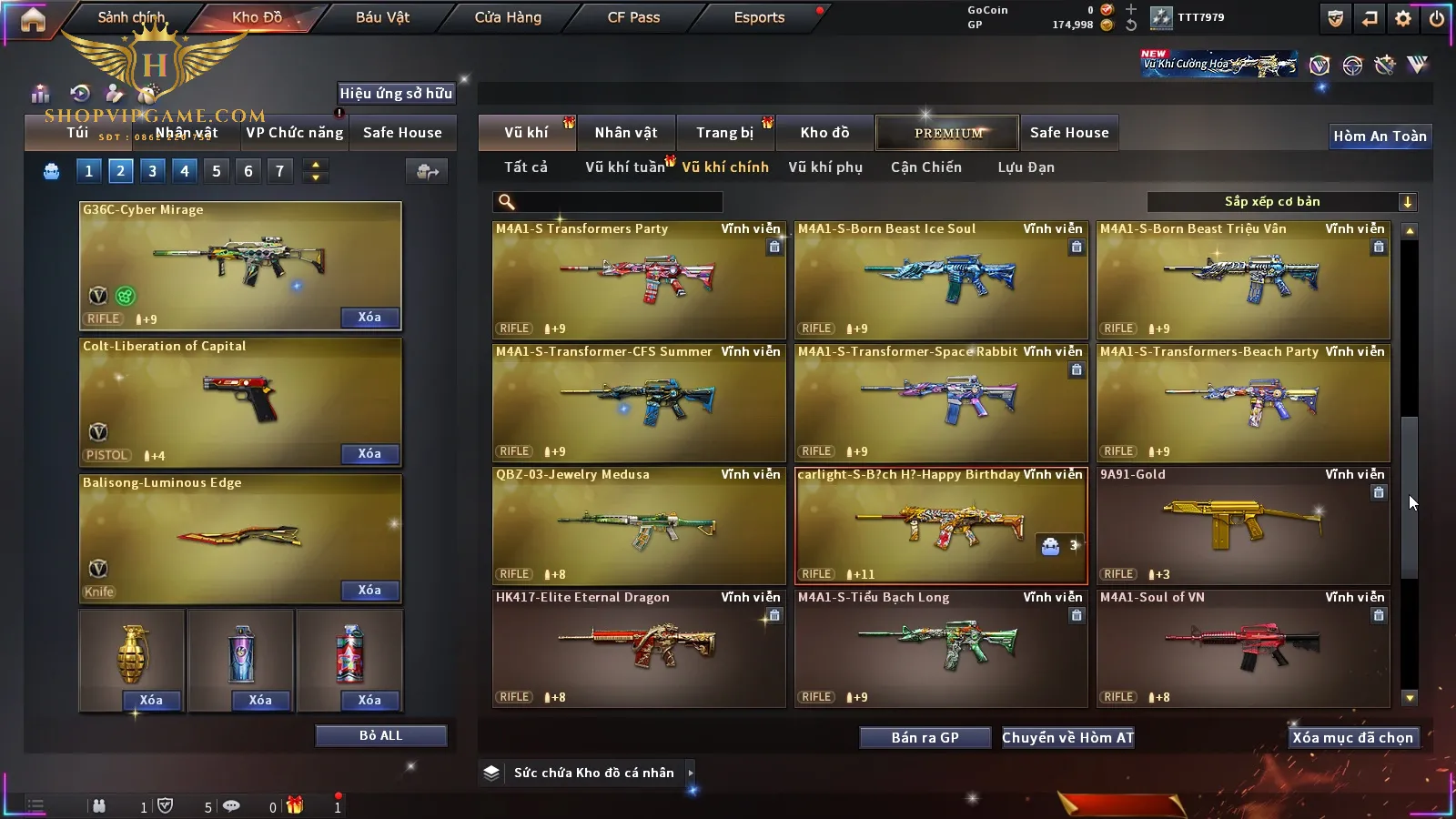Click the Bán ra GP button
Viewport: 1456px width, 819px height.
point(925,738)
